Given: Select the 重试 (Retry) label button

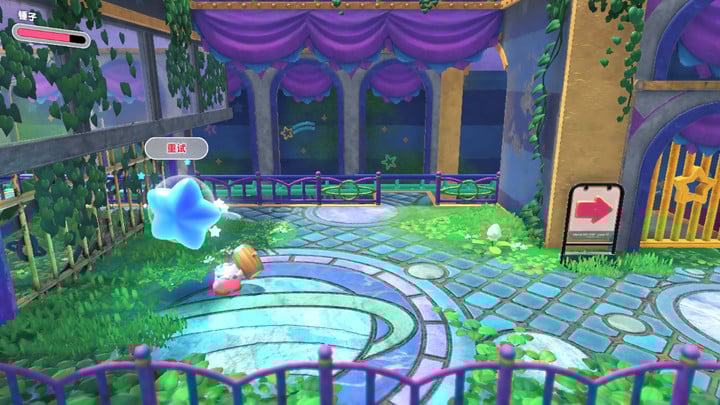Looking at the screenshot, I should [176, 148].
